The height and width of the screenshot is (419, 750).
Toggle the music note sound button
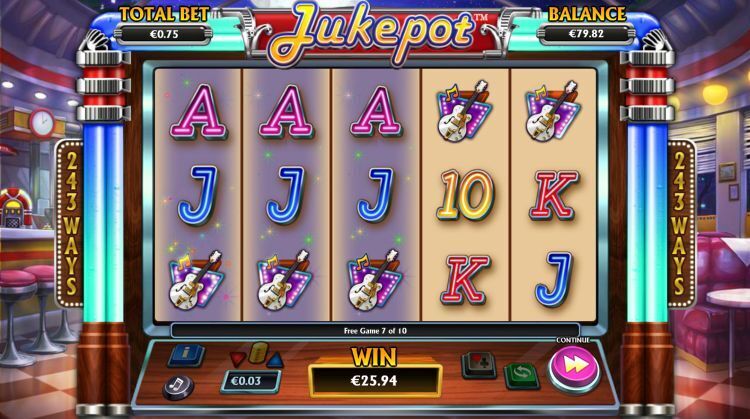(x=178, y=385)
